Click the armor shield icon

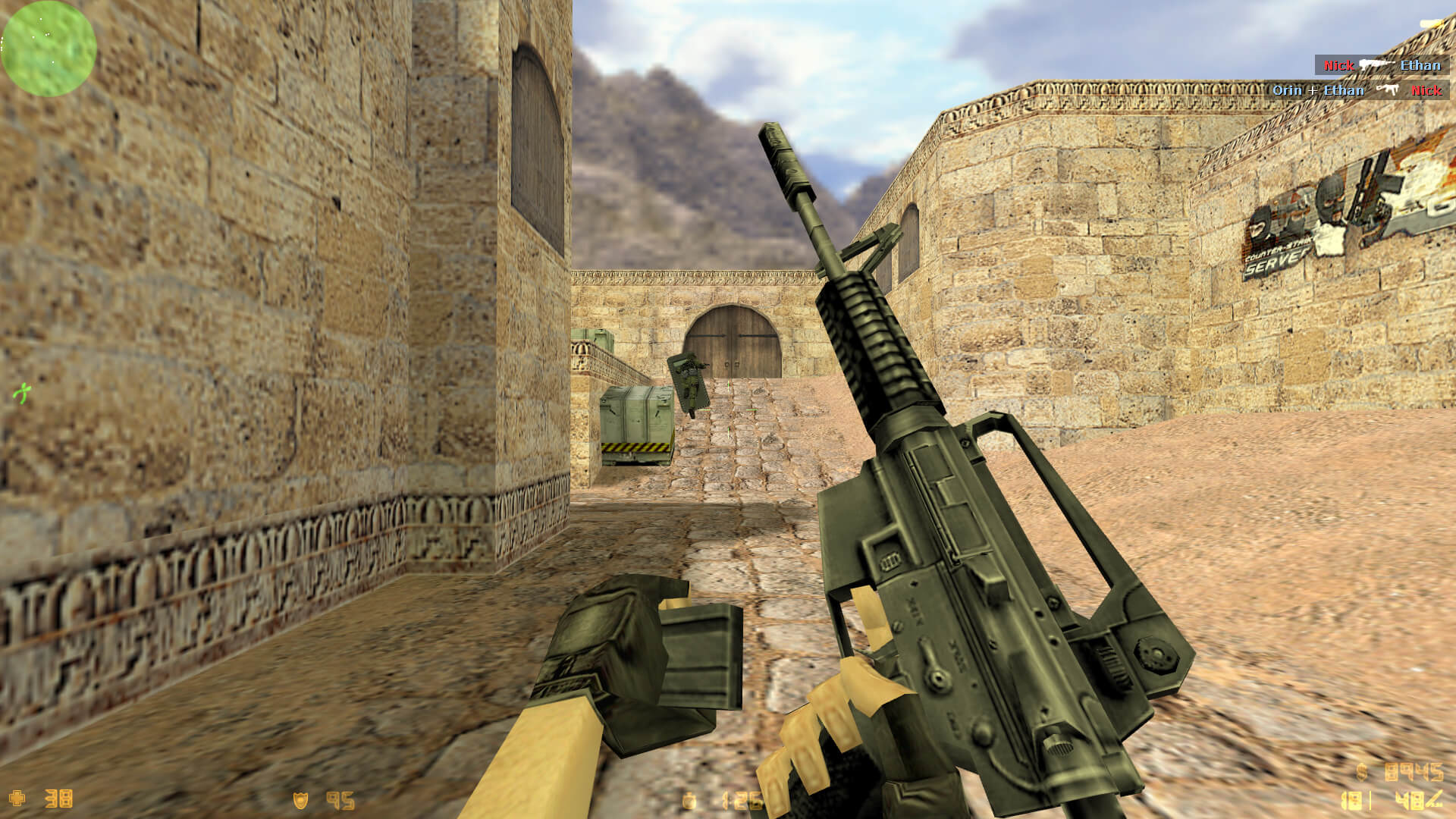tap(301, 800)
